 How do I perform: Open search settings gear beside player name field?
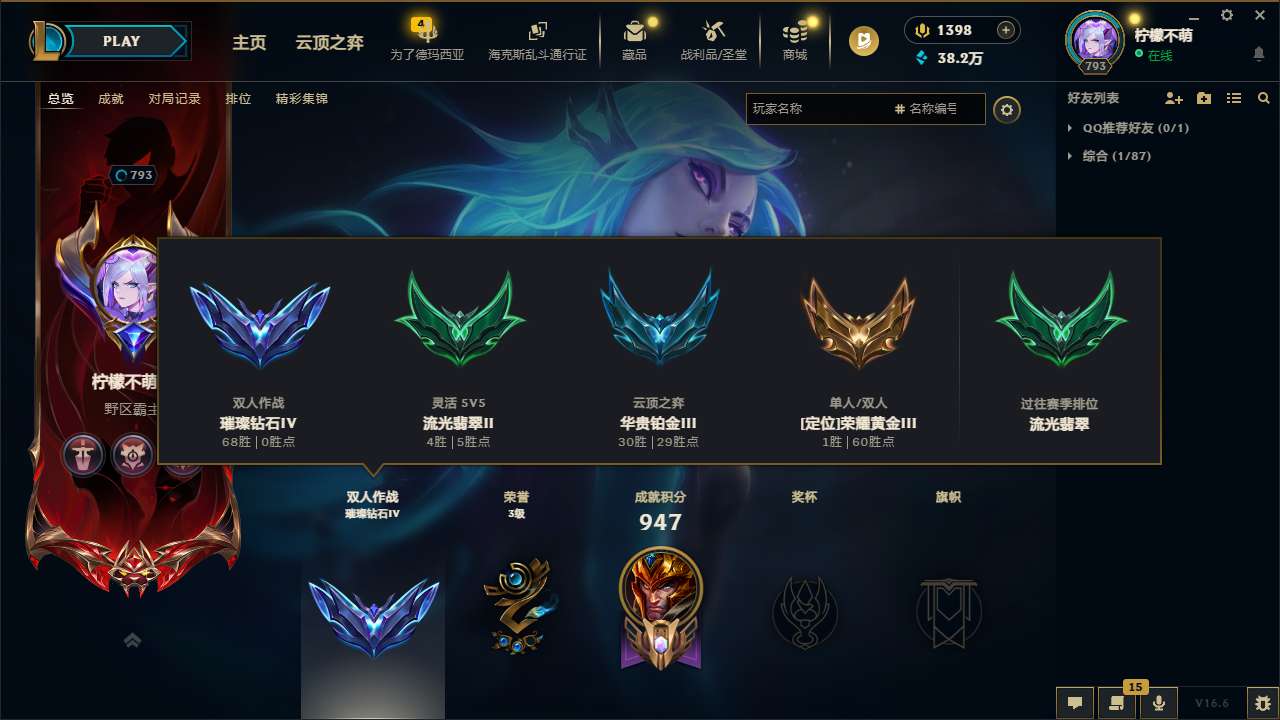[1007, 110]
